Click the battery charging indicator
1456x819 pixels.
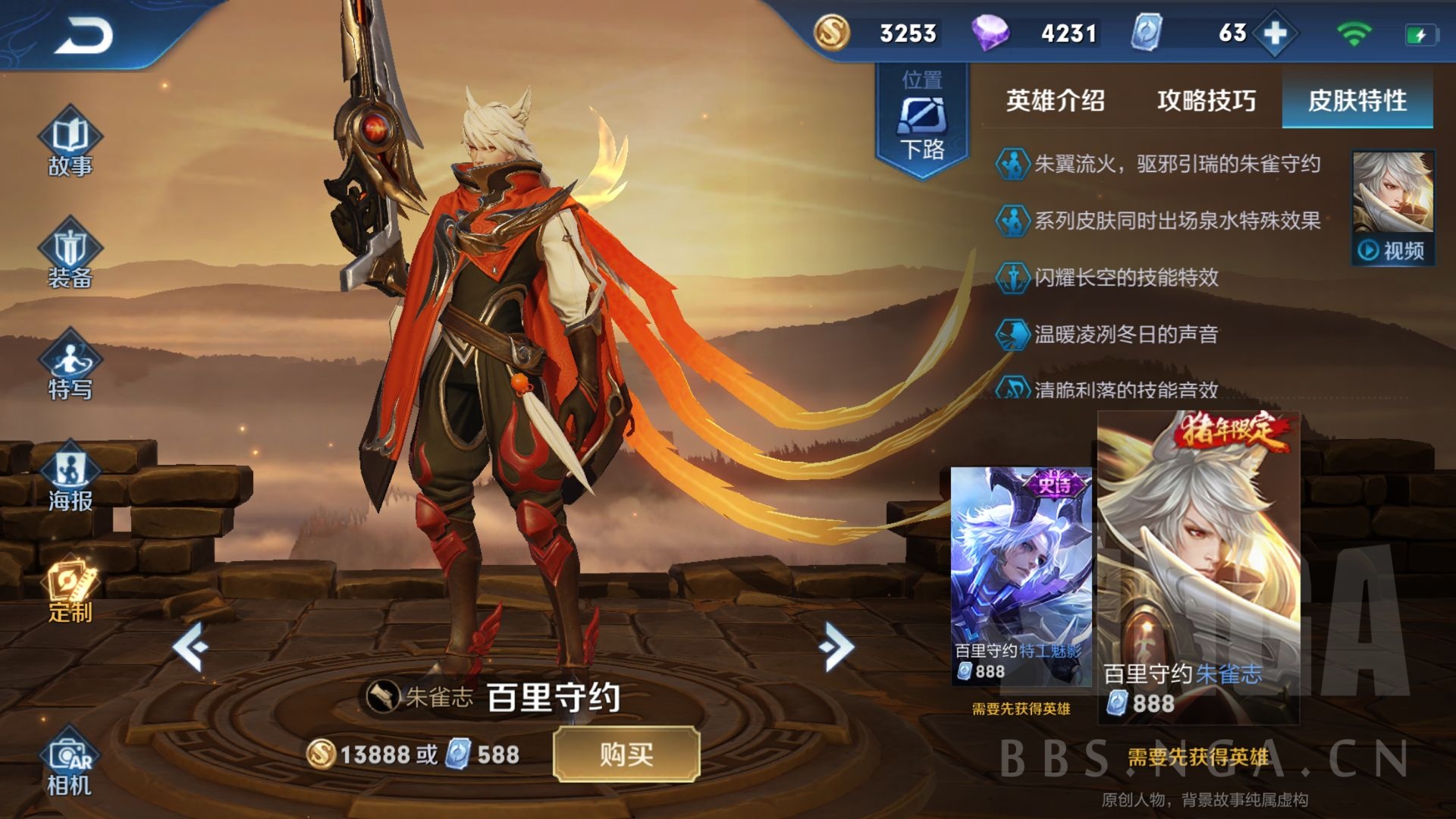click(1422, 33)
